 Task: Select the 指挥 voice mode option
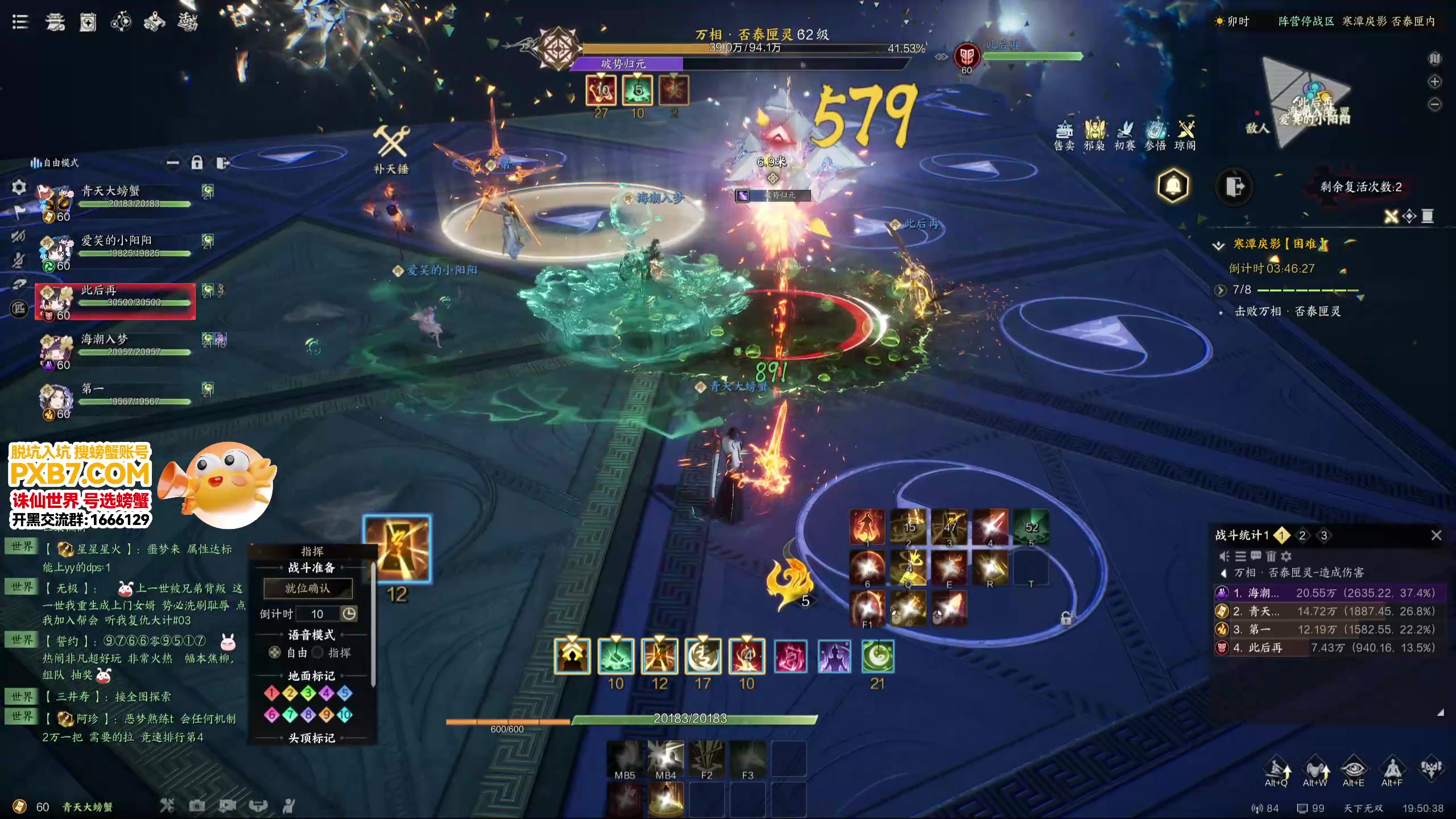coord(318,653)
